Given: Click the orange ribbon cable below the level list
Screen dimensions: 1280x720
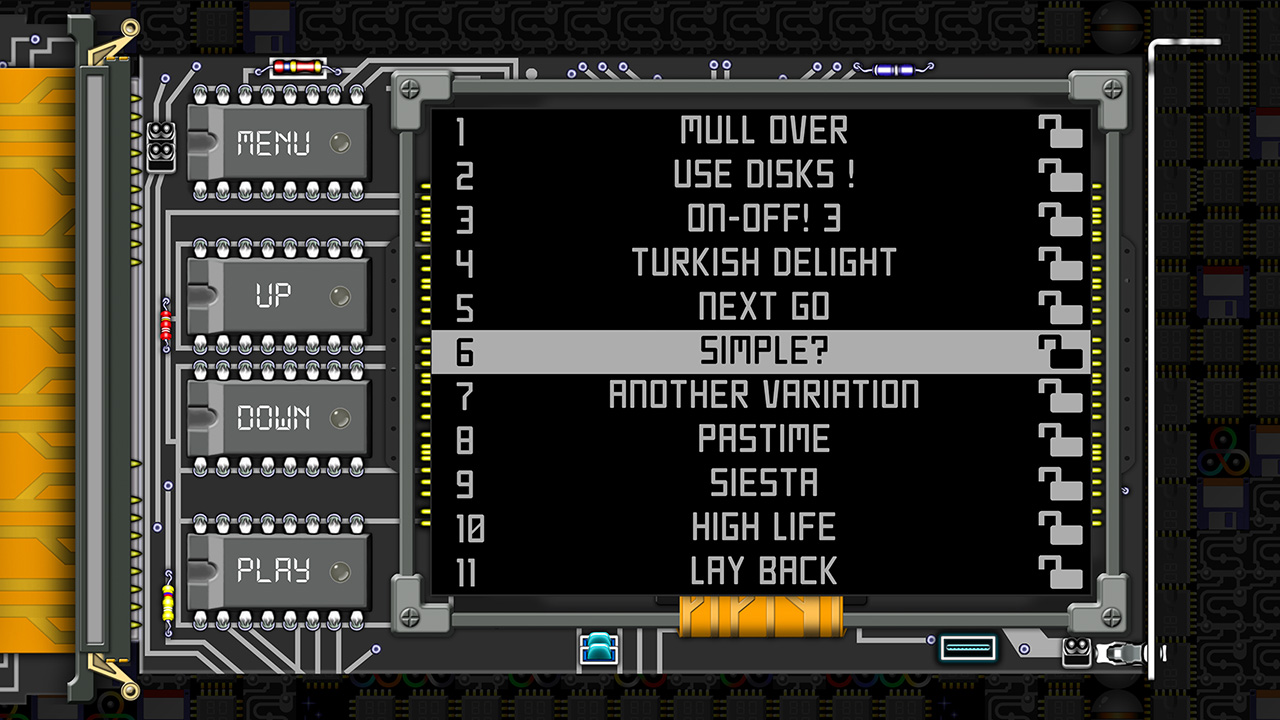Looking at the screenshot, I should (764, 615).
